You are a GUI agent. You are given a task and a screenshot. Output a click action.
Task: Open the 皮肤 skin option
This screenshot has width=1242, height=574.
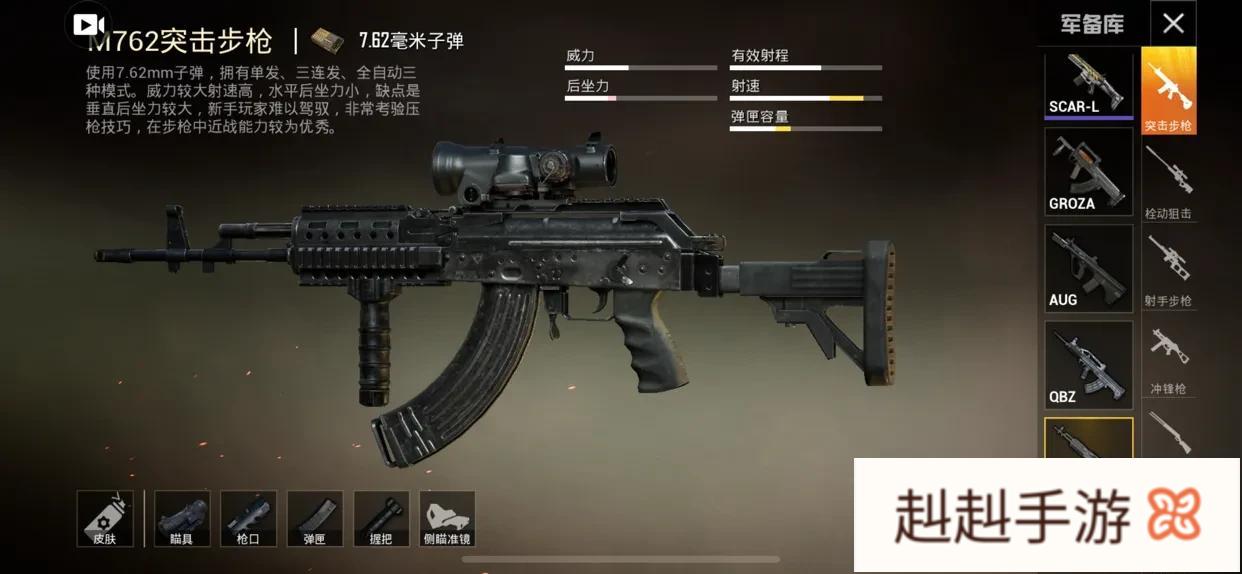(105, 518)
